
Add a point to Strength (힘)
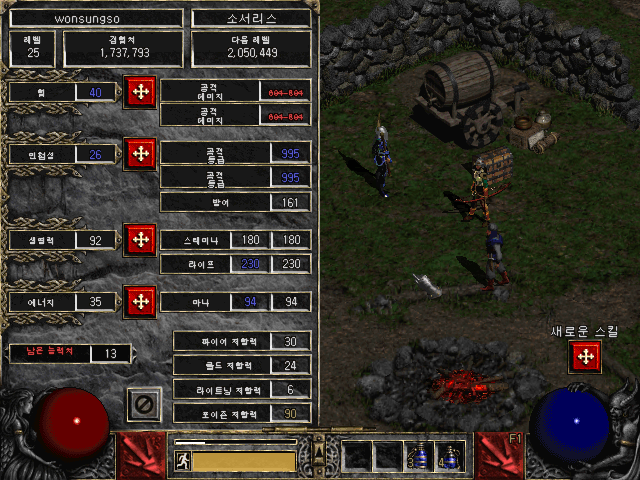coord(140,92)
